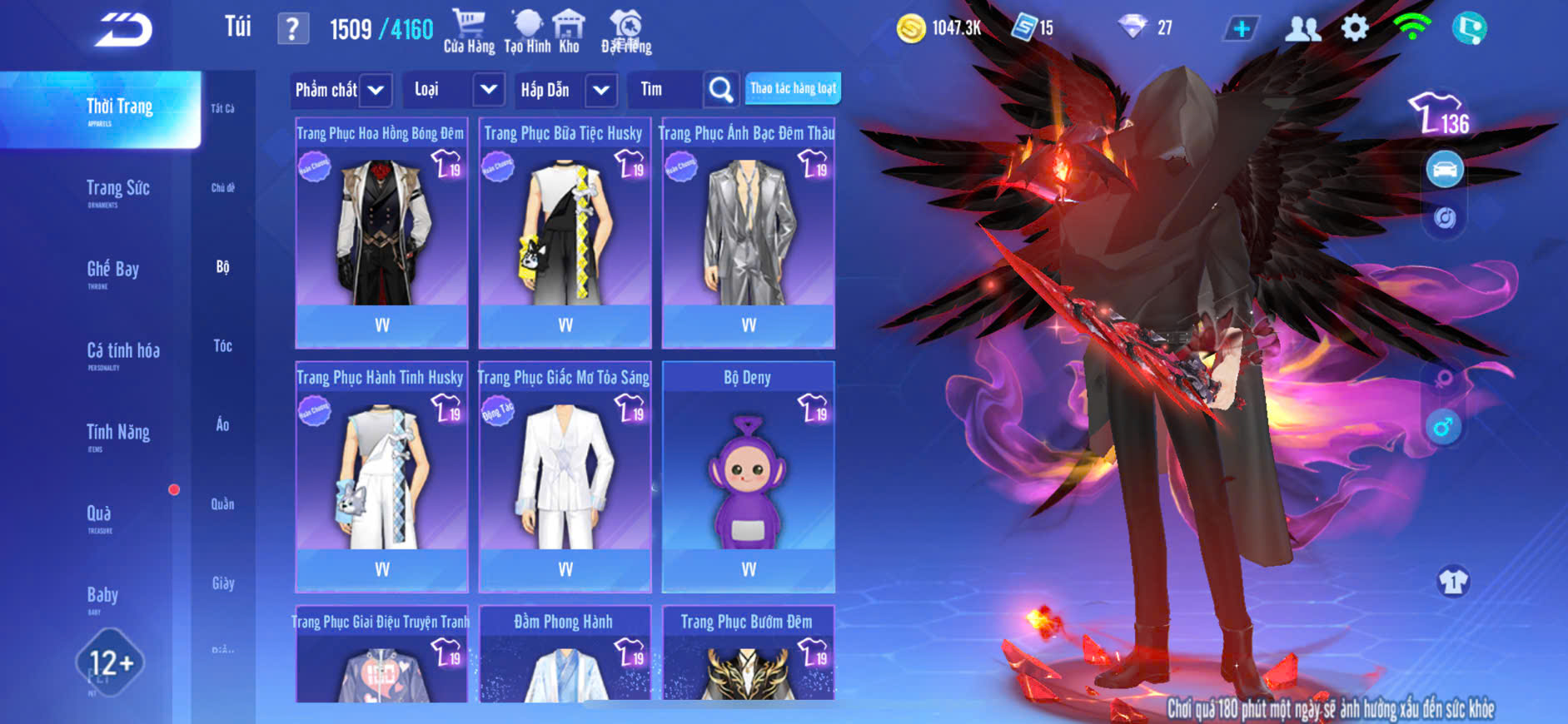Select the Tính Năng category
Viewport: 1568px width, 724px height.
118,434
